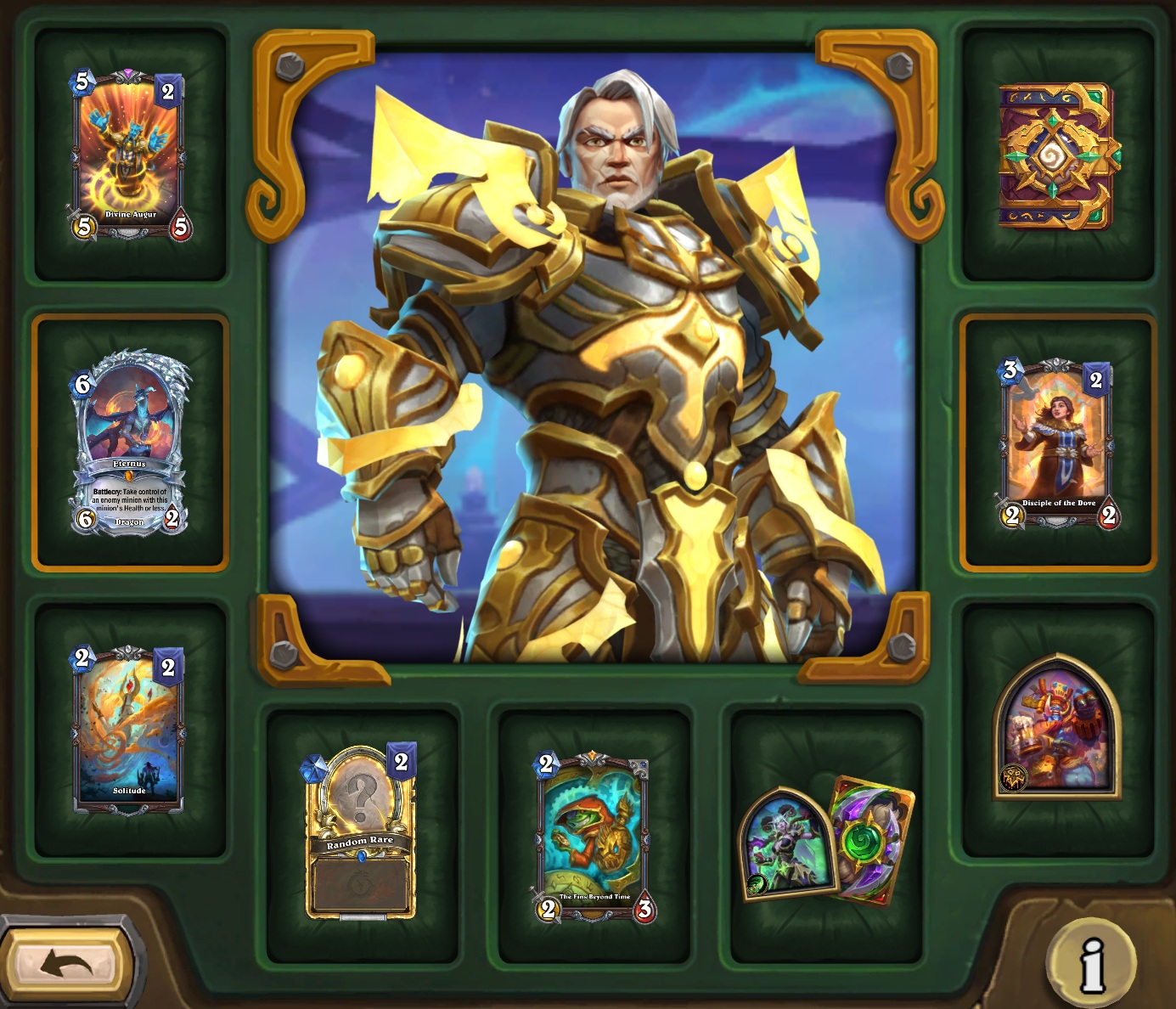This screenshot has height=1009, width=1176.
Task: Select the Divine Augur card reward
Action: 130,155
